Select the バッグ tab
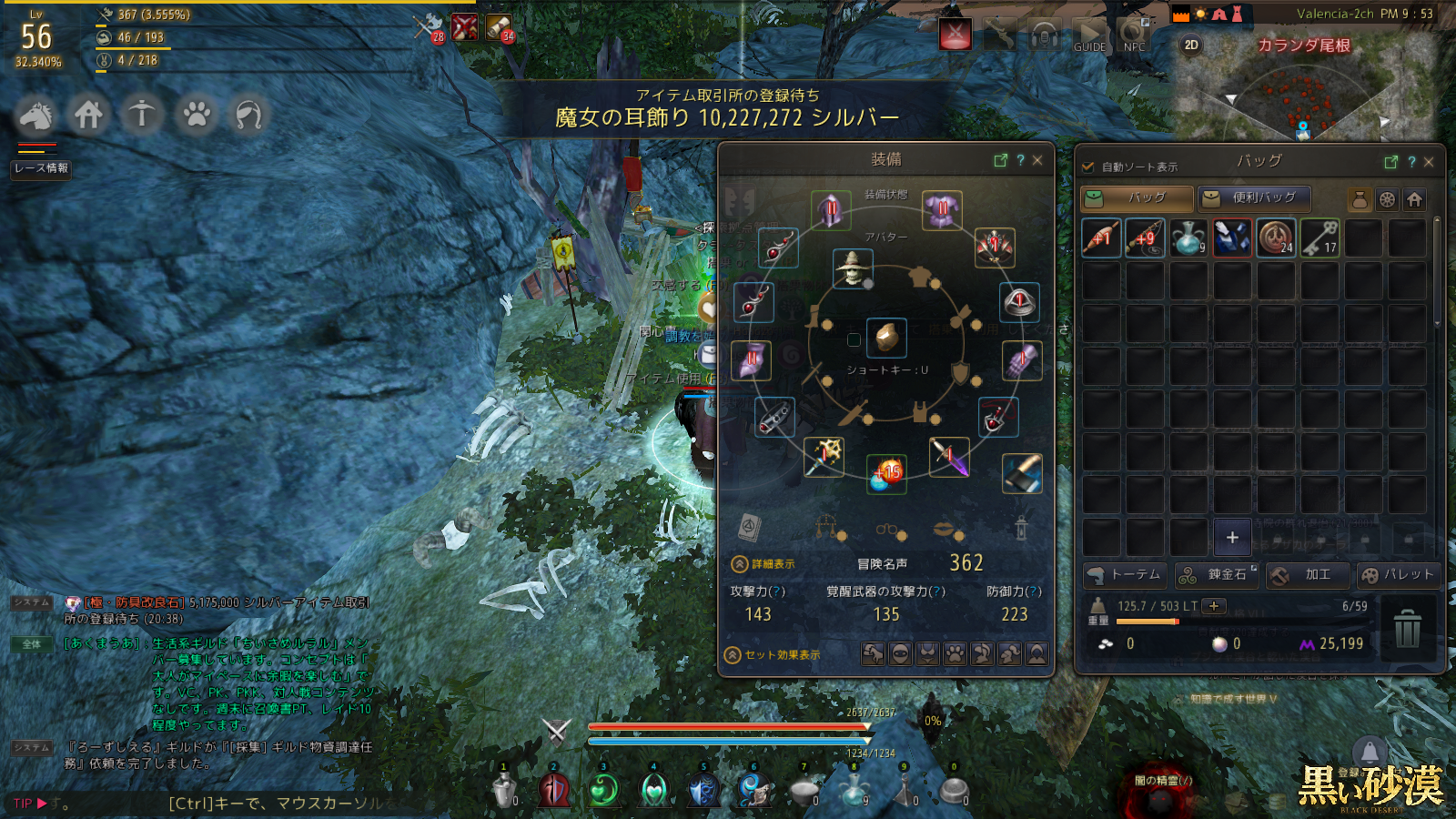Viewport: 1456px width, 819px height. point(1137,198)
